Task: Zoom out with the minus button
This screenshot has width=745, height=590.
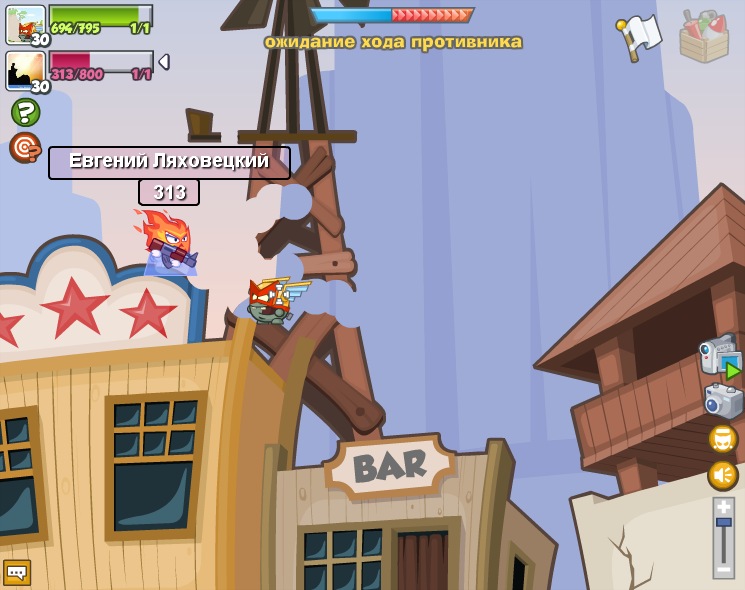Action: 723,569
